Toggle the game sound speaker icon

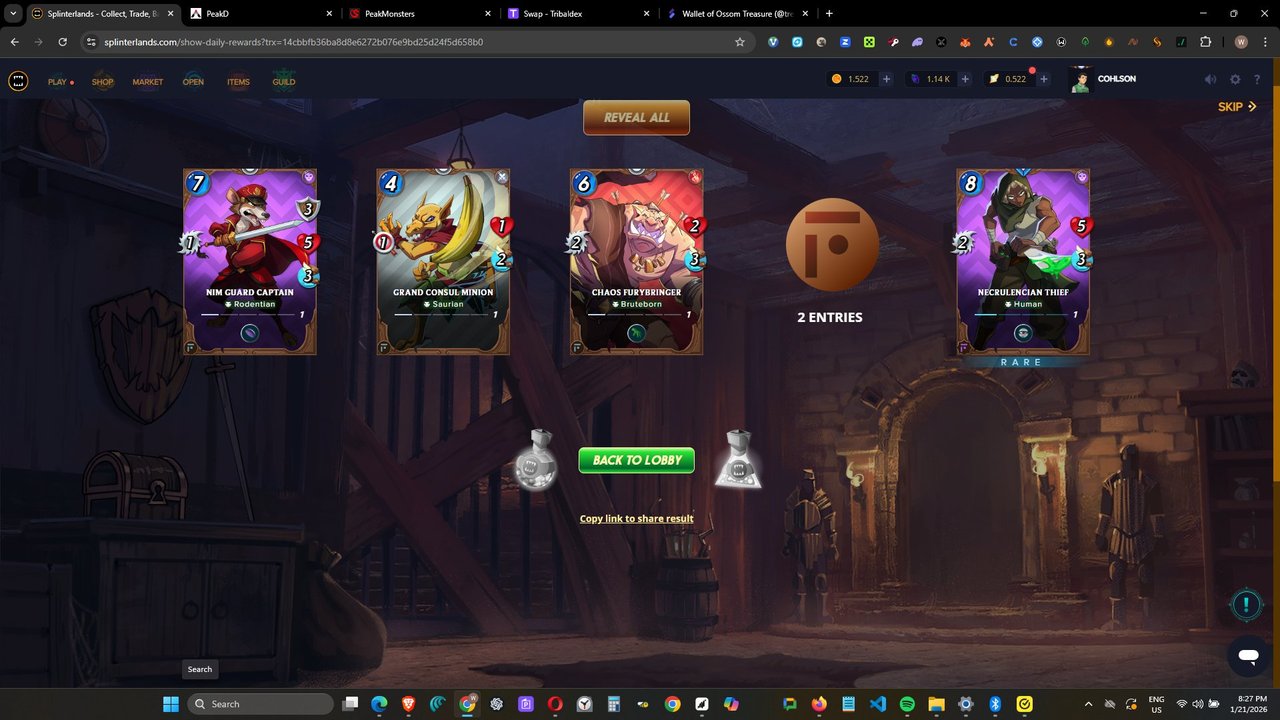coord(1210,80)
